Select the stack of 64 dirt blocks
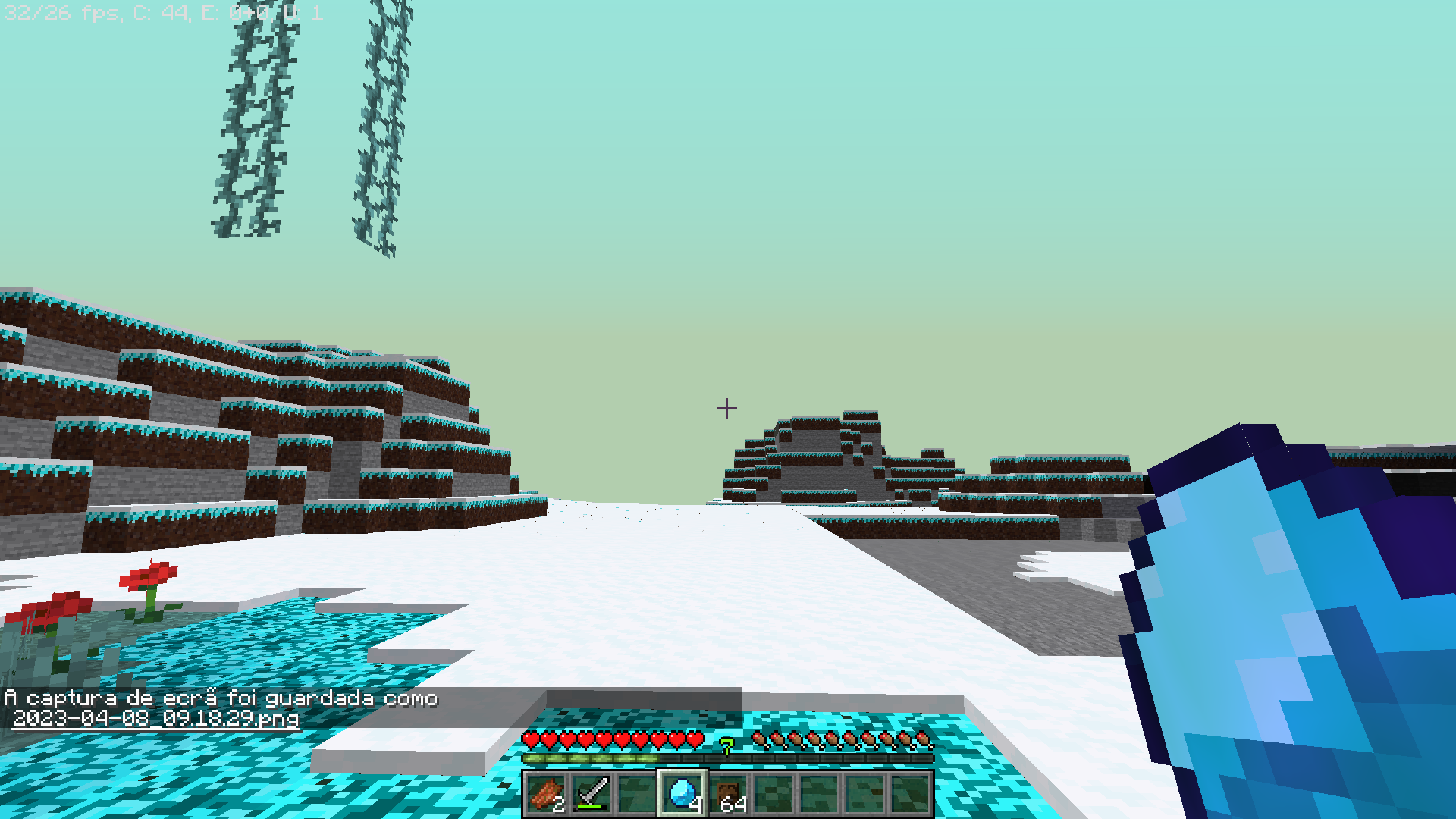Image resolution: width=1456 pixels, height=819 pixels. [x=726, y=795]
